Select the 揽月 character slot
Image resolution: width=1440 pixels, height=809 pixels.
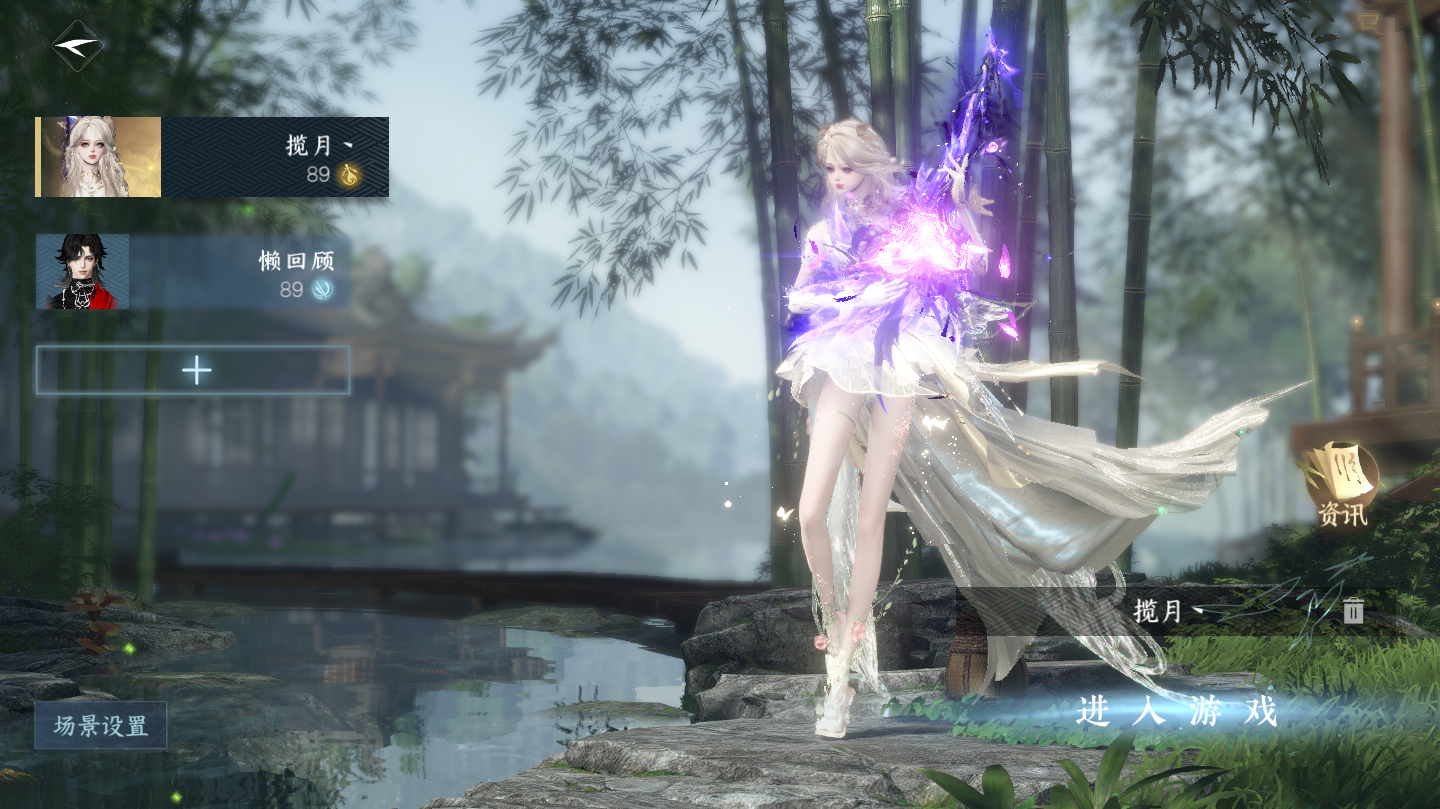pyautogui.click(x=212, y=157)
